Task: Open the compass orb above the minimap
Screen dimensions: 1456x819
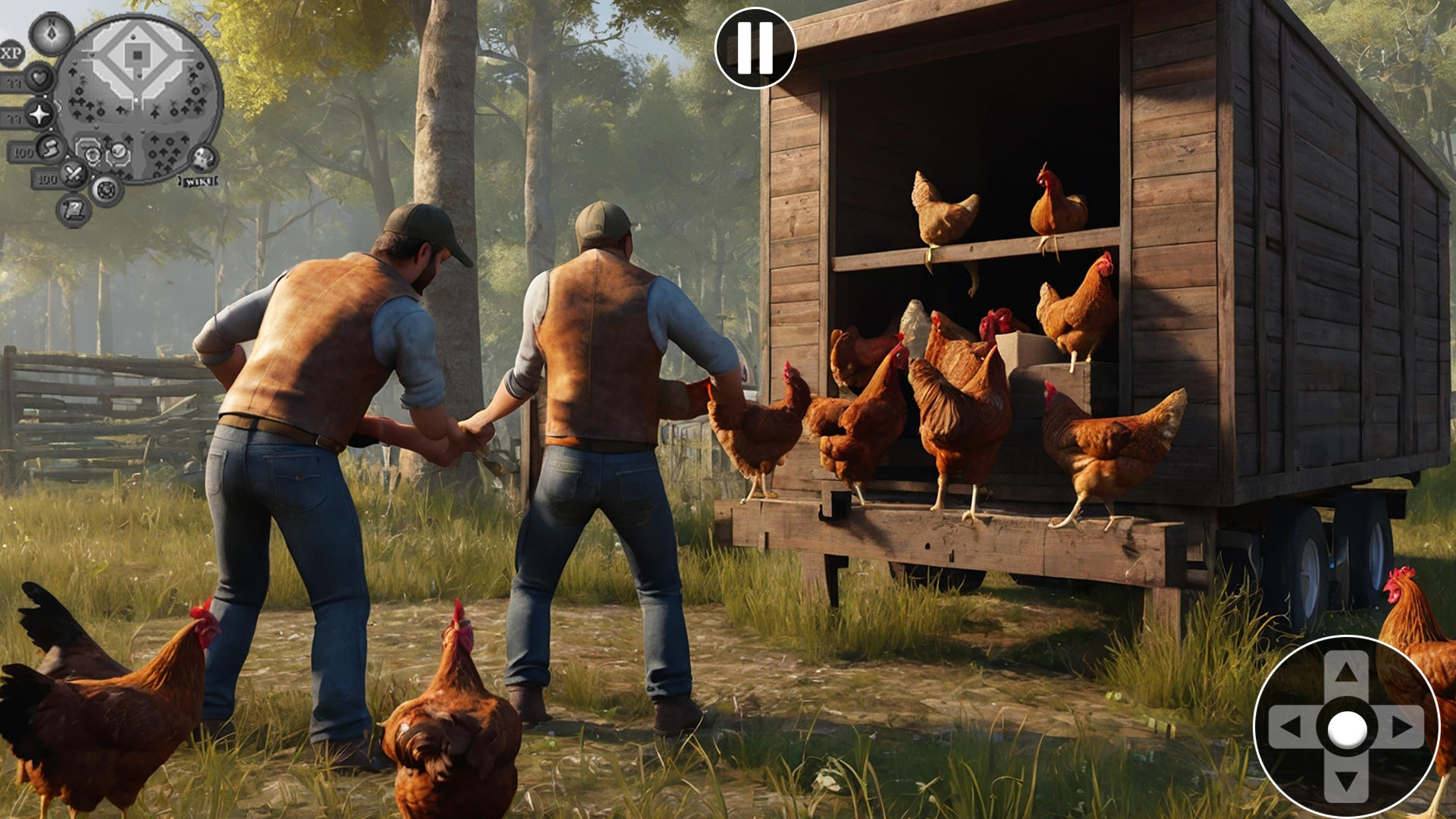Action: (51, 33)
